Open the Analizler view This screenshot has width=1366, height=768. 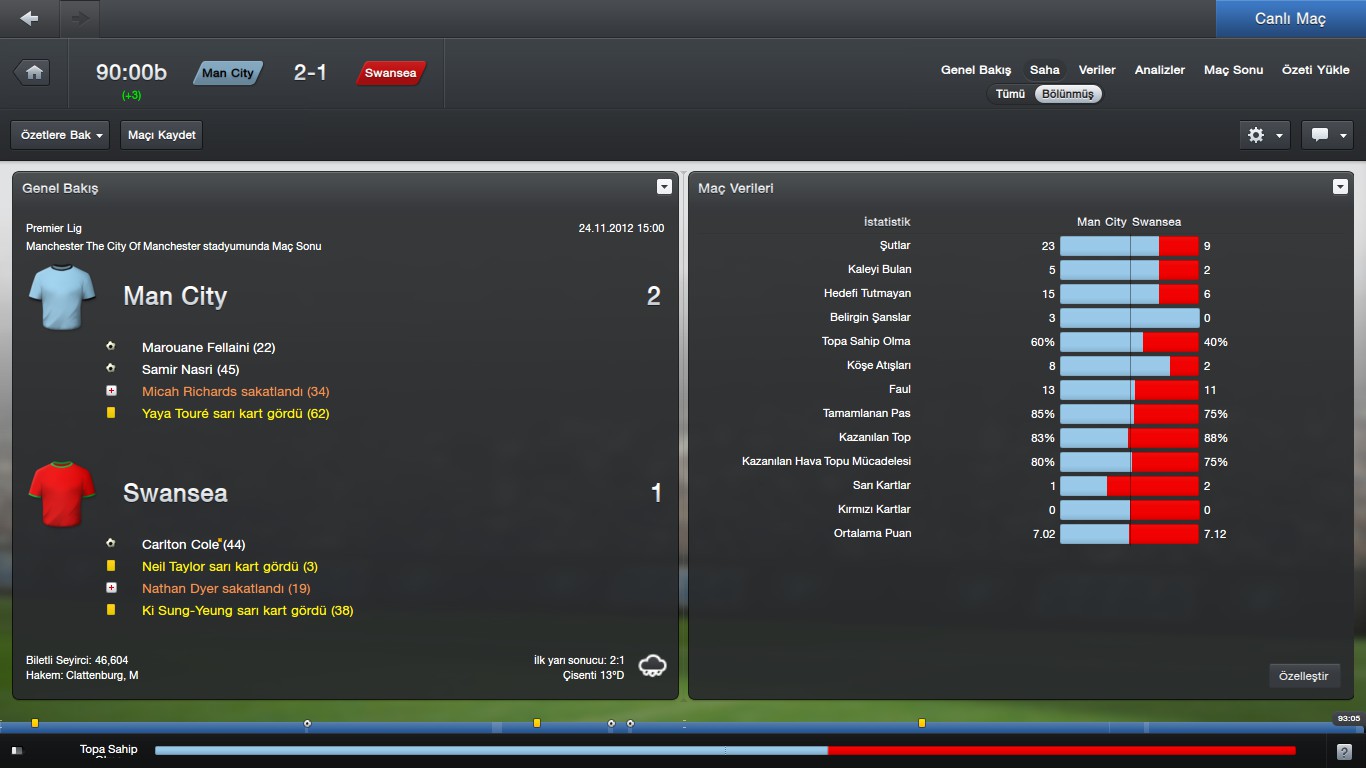(x=1160, y=70)
